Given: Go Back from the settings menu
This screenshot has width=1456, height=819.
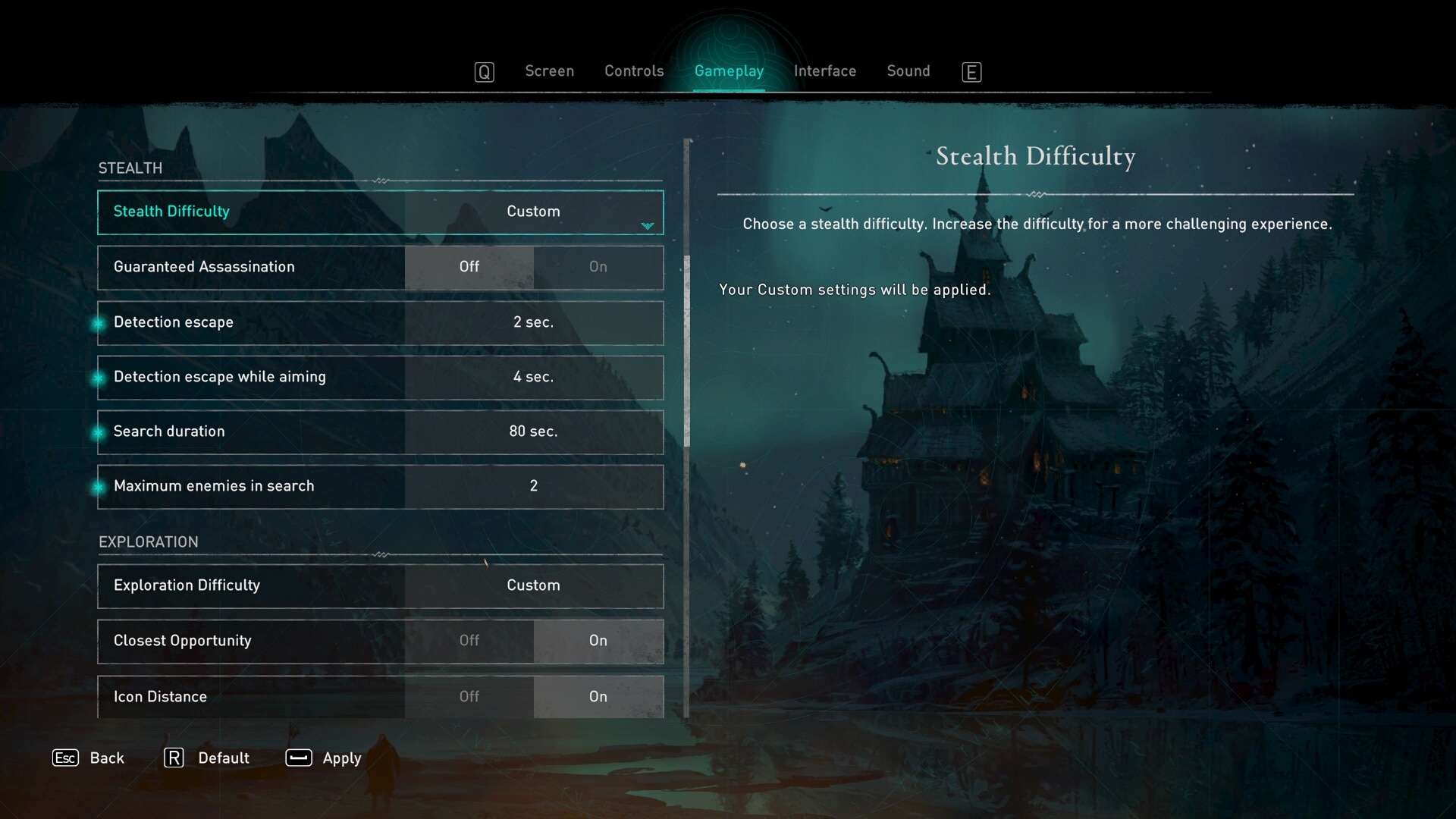Looking at the screenshot, I should click(89, 758).
